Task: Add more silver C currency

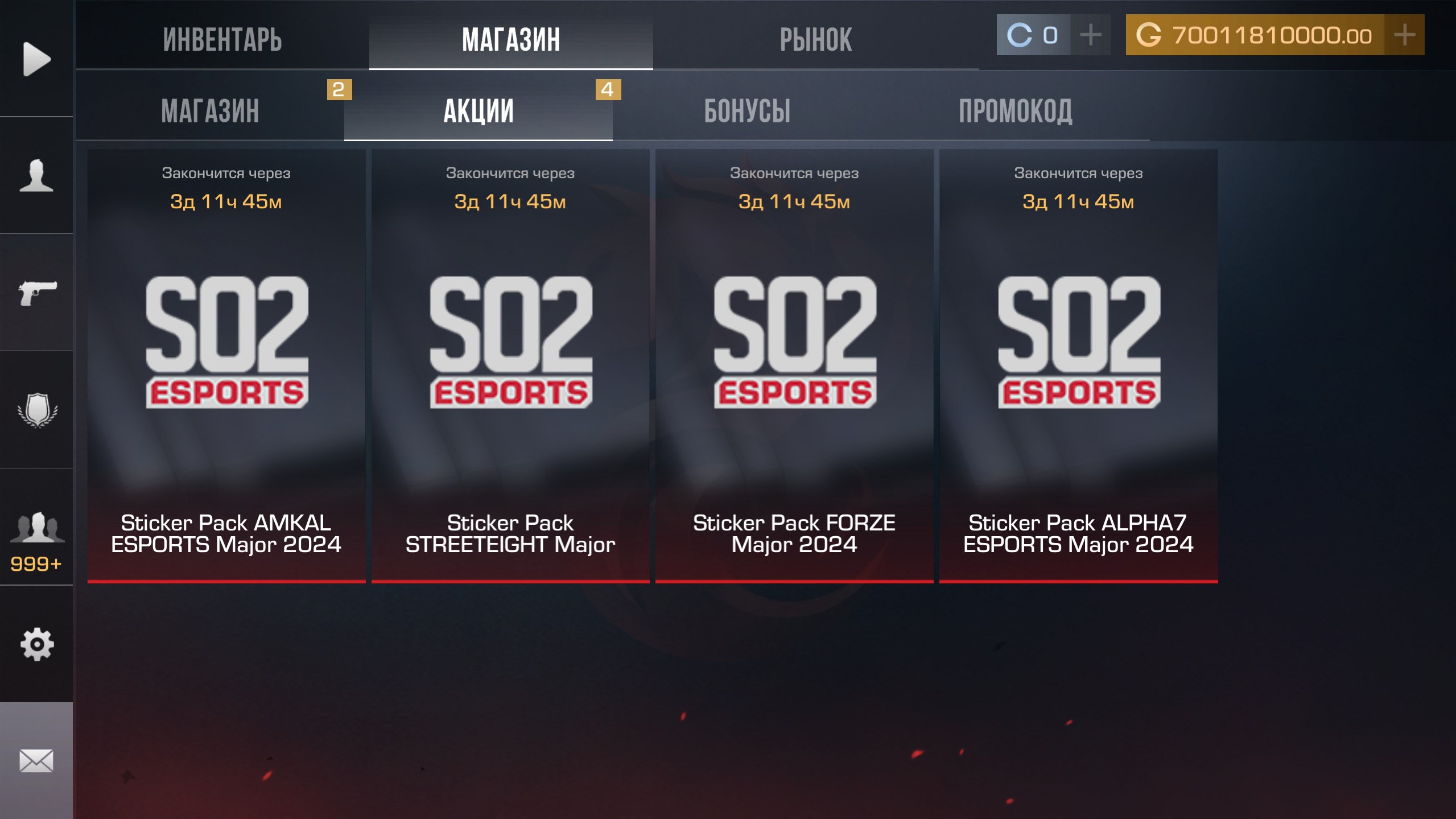Action: point(1090,35)
